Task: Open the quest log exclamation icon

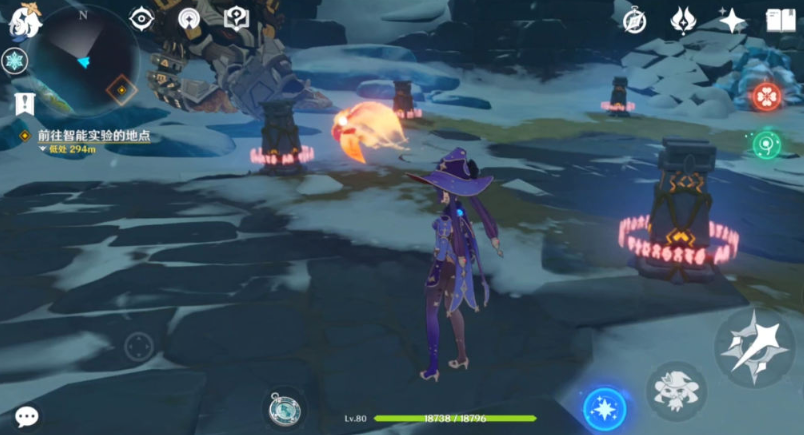Action: (x=25, y=103)
